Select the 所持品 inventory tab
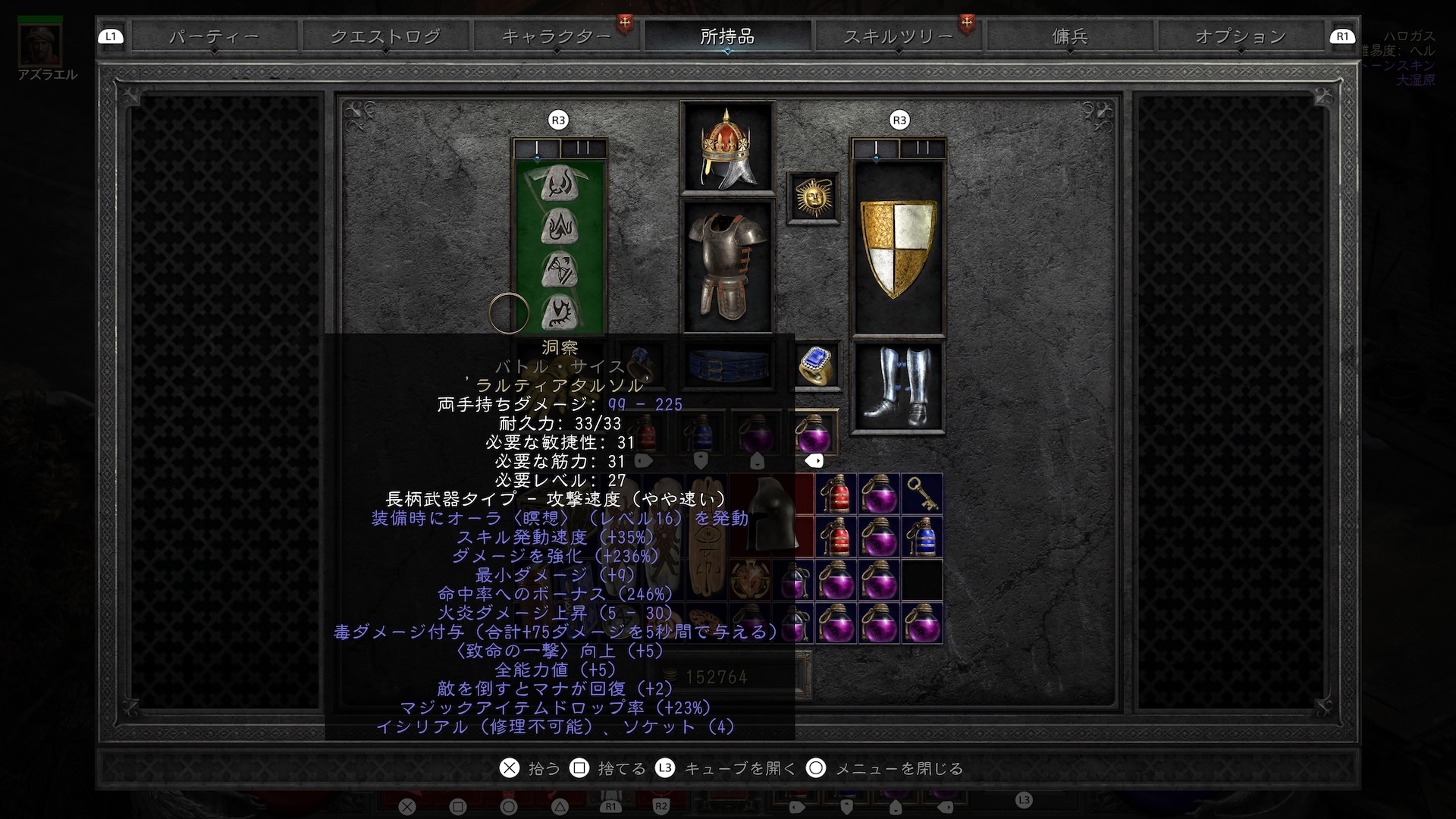Screen dimensions: 1456x819 tap(727, 36)
